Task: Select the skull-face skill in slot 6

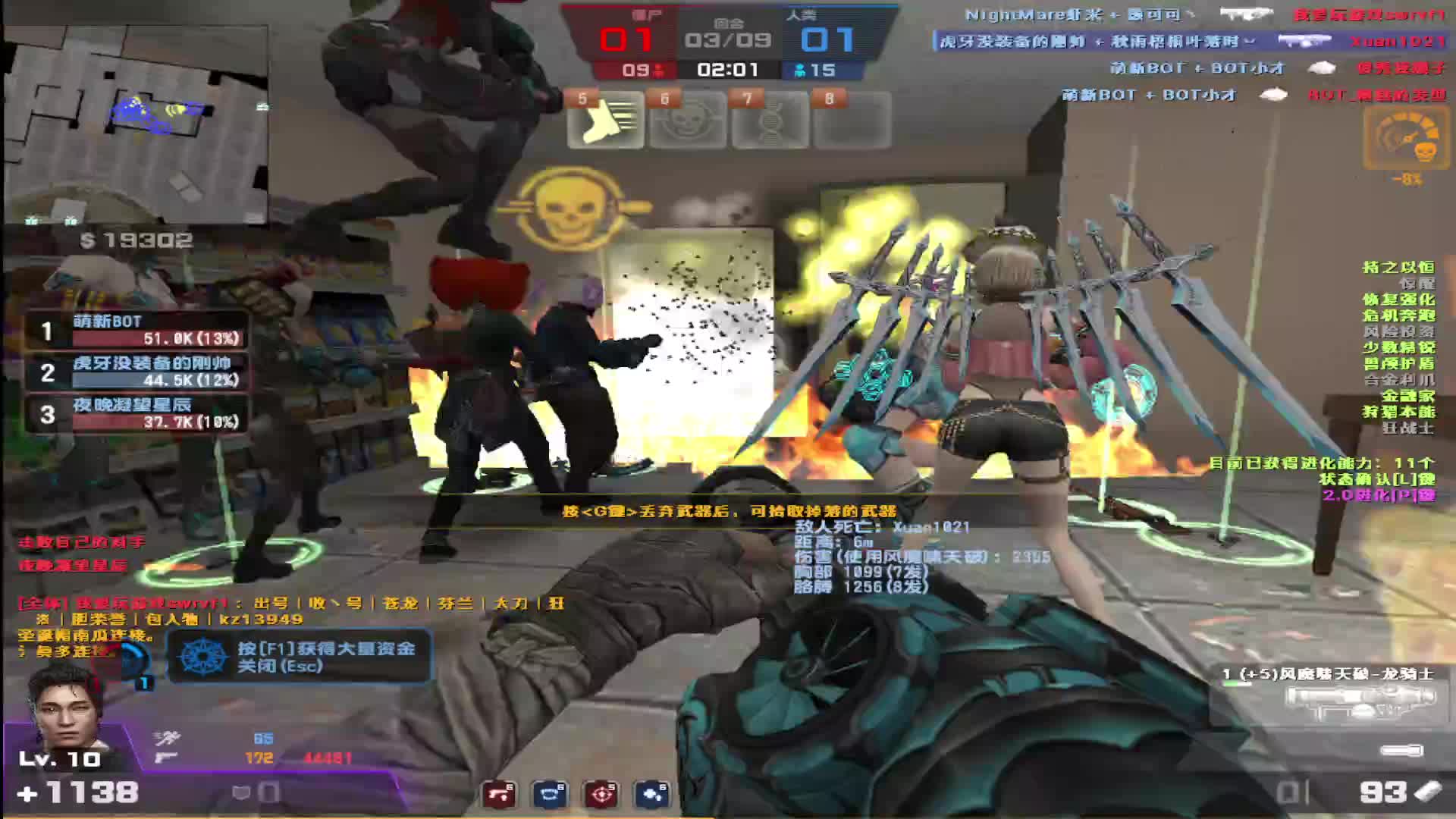Action: pos(688,119)
